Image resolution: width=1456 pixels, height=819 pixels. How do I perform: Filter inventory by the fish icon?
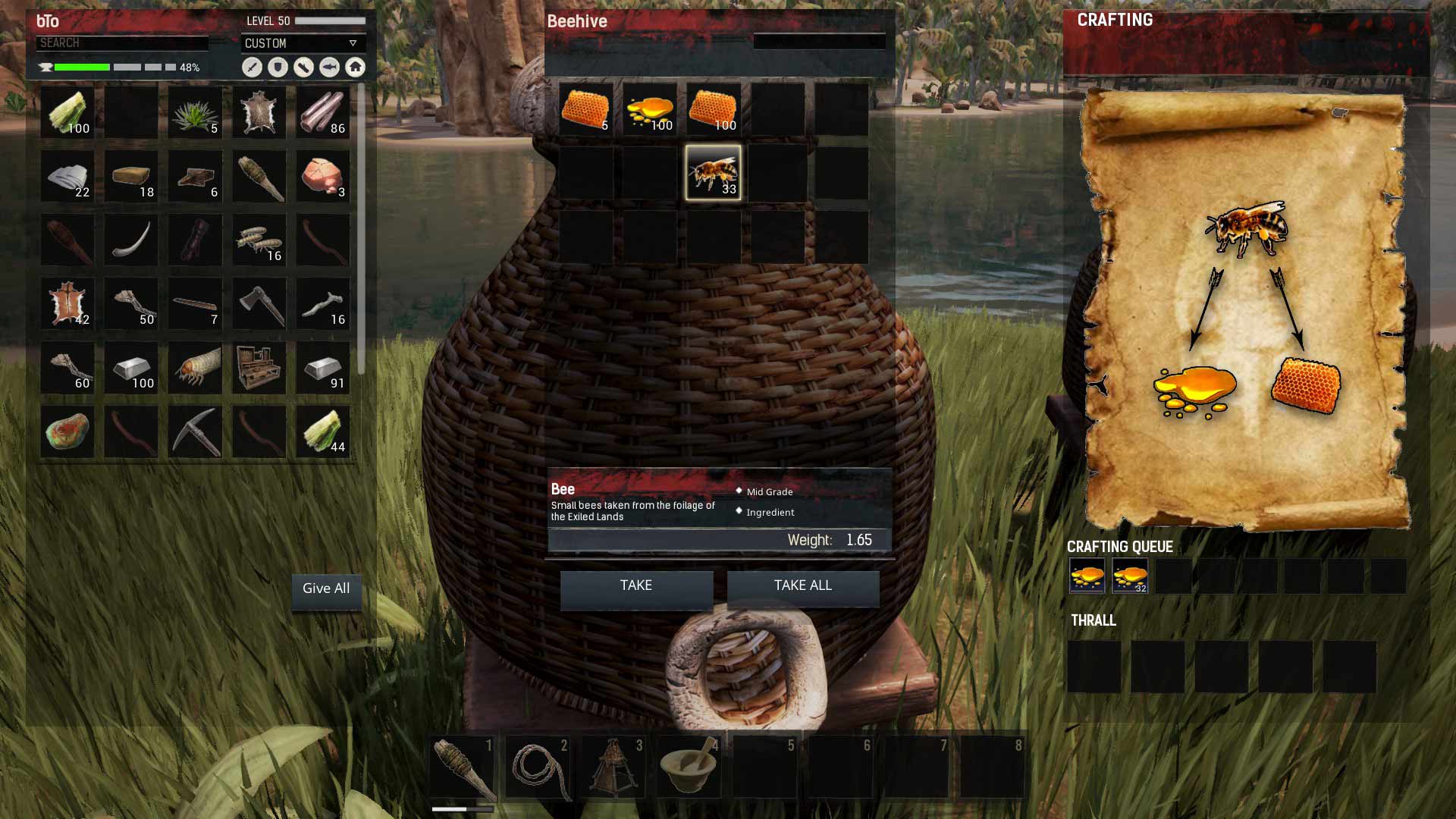(329, 67)
